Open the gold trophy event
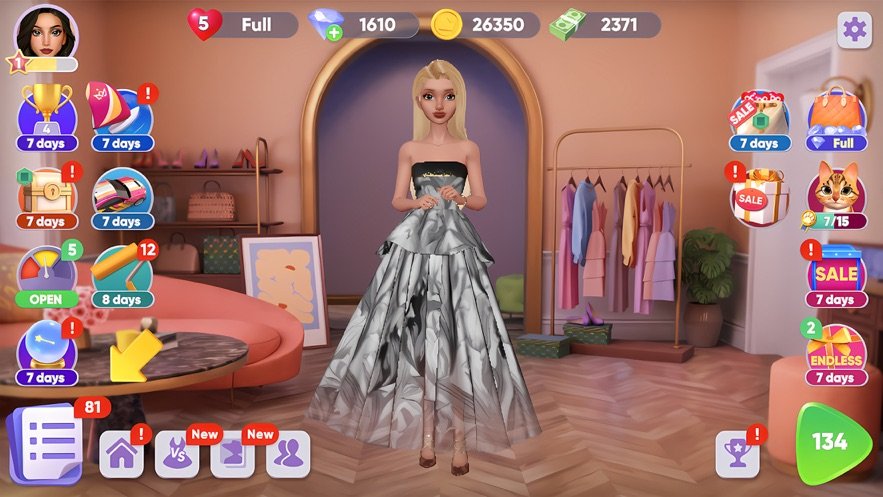This screenshot has width=883, height=497. (x=46, y=113)
